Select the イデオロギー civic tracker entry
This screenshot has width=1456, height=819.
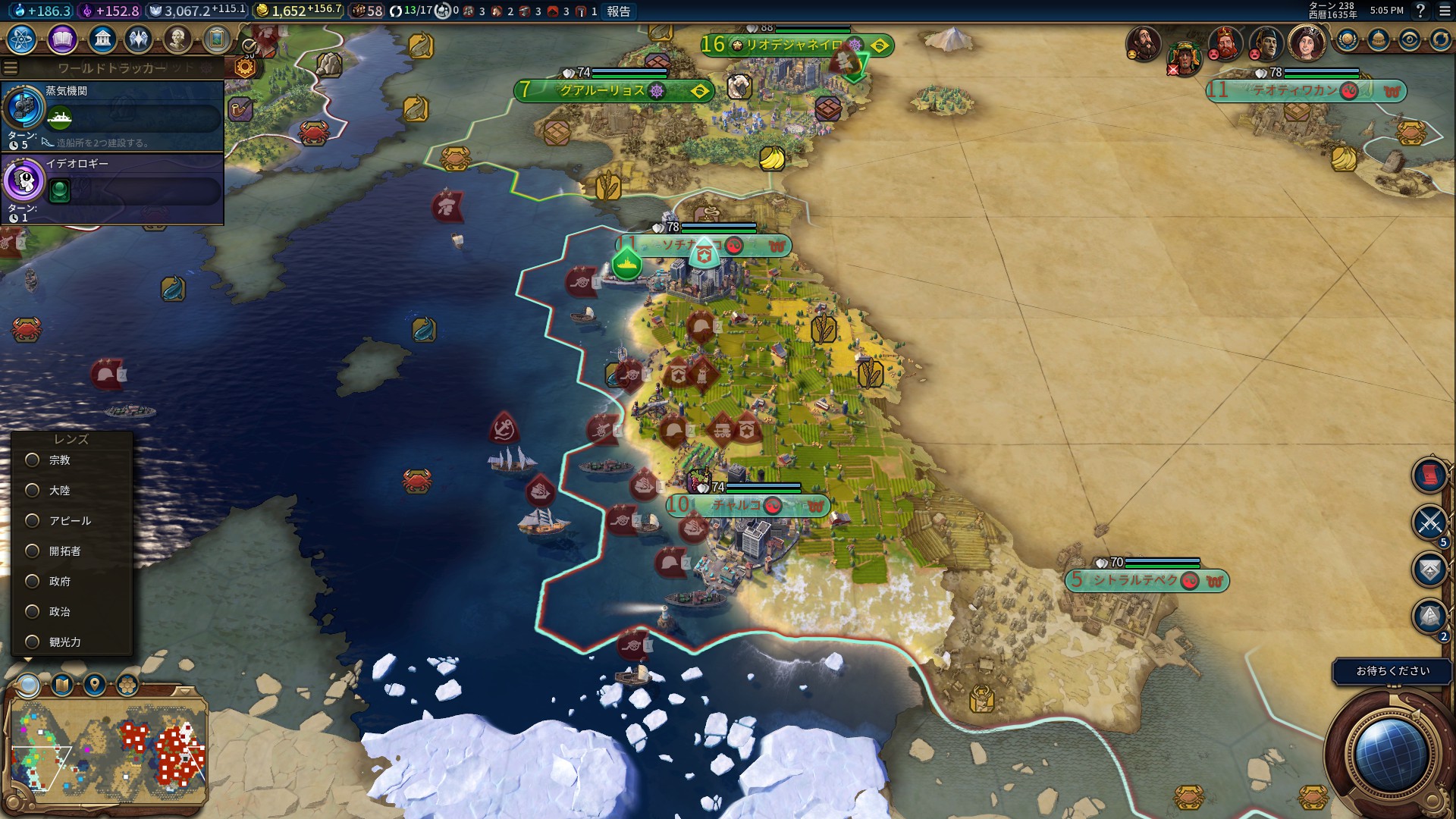click(112, 188)
